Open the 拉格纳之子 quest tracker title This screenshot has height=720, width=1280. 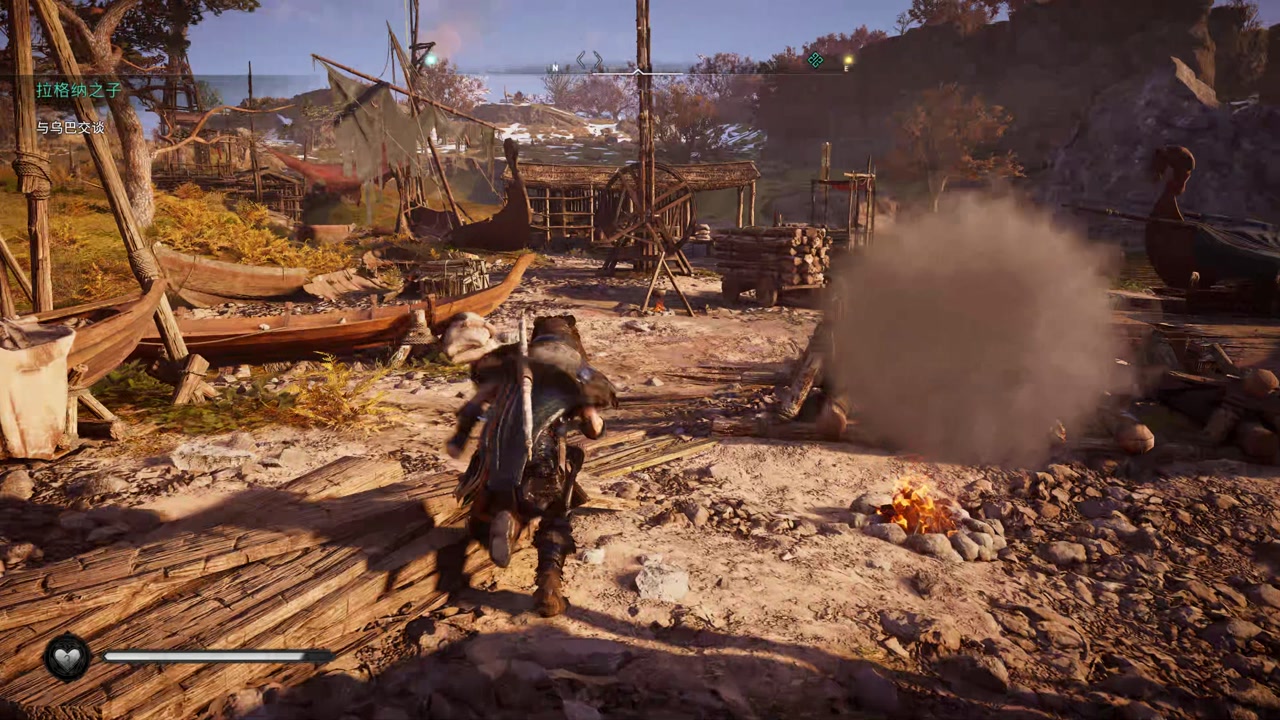click(x=79, y=90)
